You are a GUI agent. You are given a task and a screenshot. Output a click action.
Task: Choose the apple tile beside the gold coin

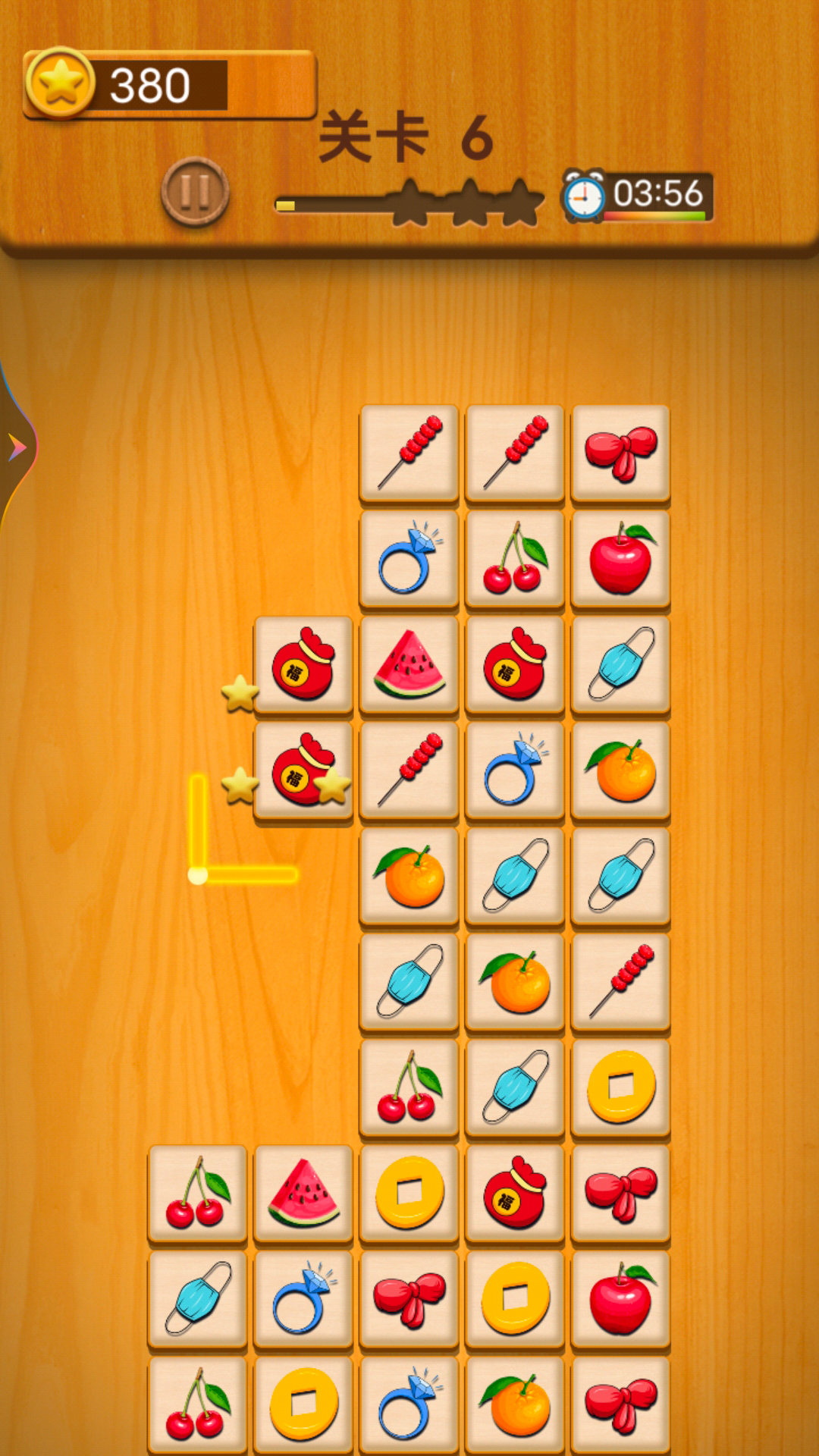click(x=621, y=1299)
